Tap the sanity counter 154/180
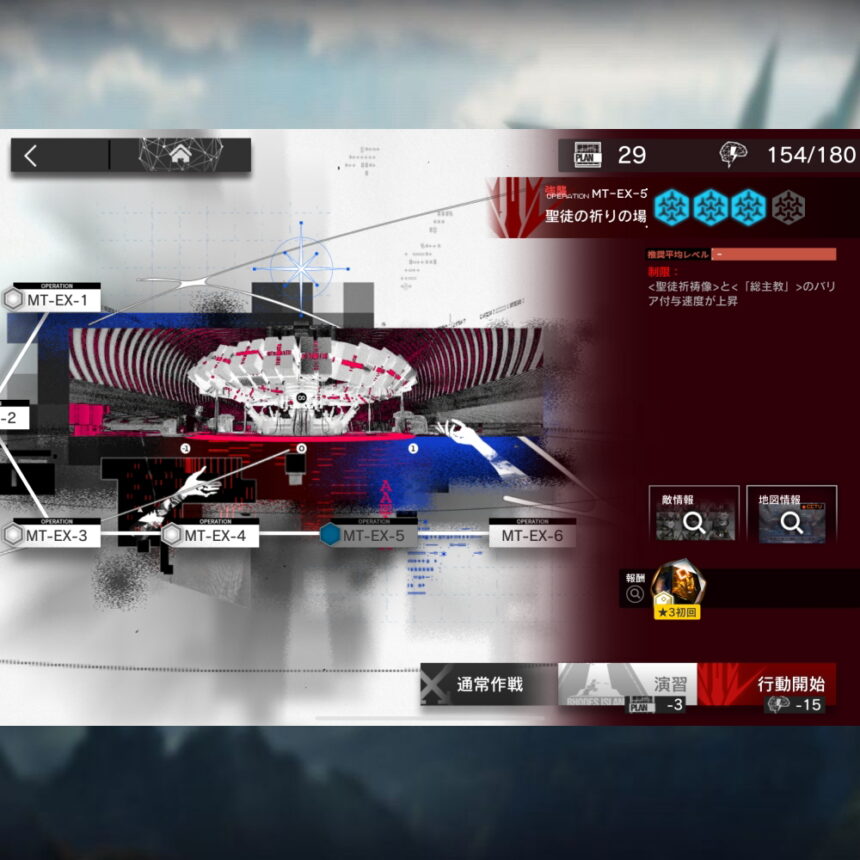Image resolution: width=860 pixels, height=860 pixels. tap(788, 155)
